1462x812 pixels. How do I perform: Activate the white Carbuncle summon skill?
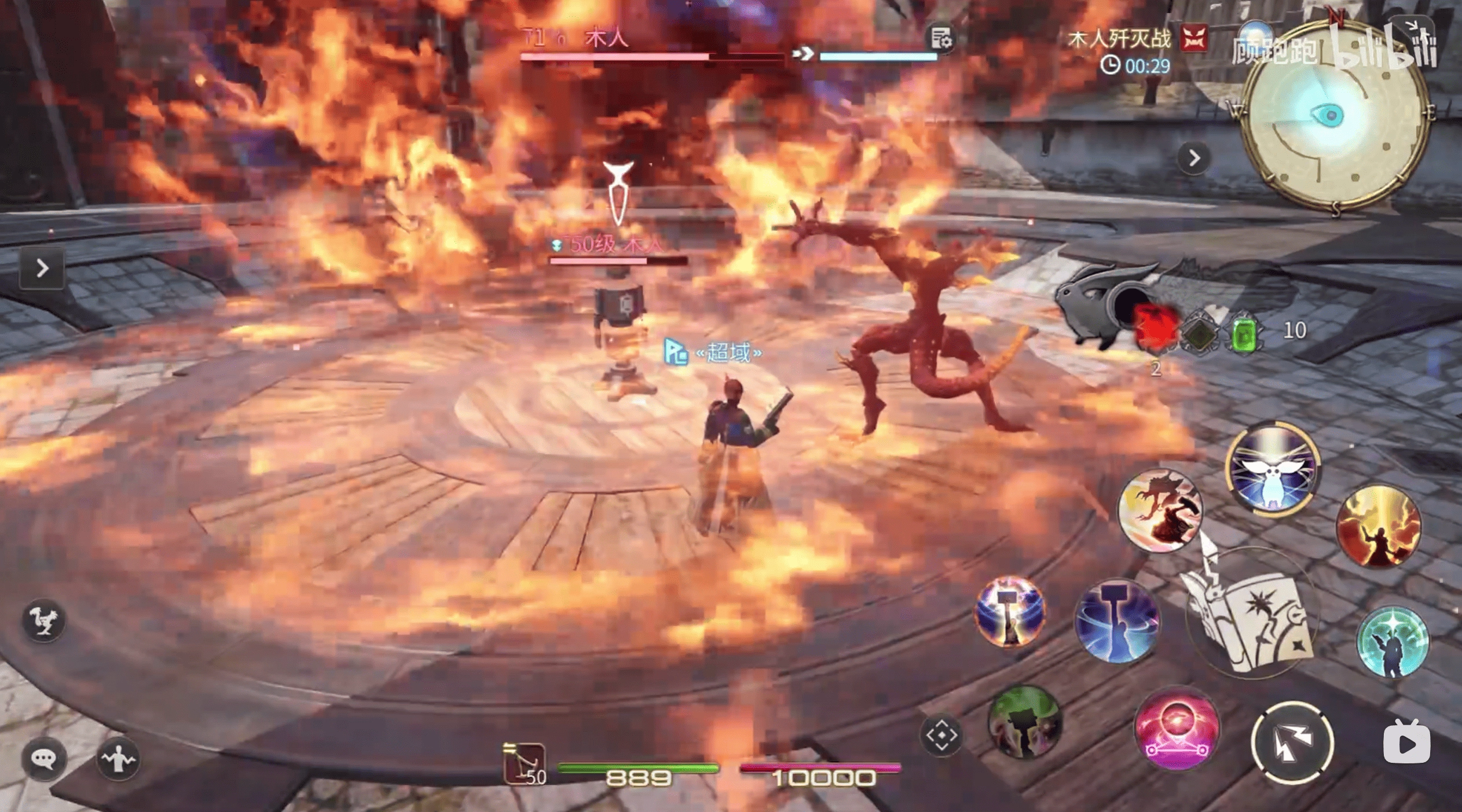(x=1273, y=468)
